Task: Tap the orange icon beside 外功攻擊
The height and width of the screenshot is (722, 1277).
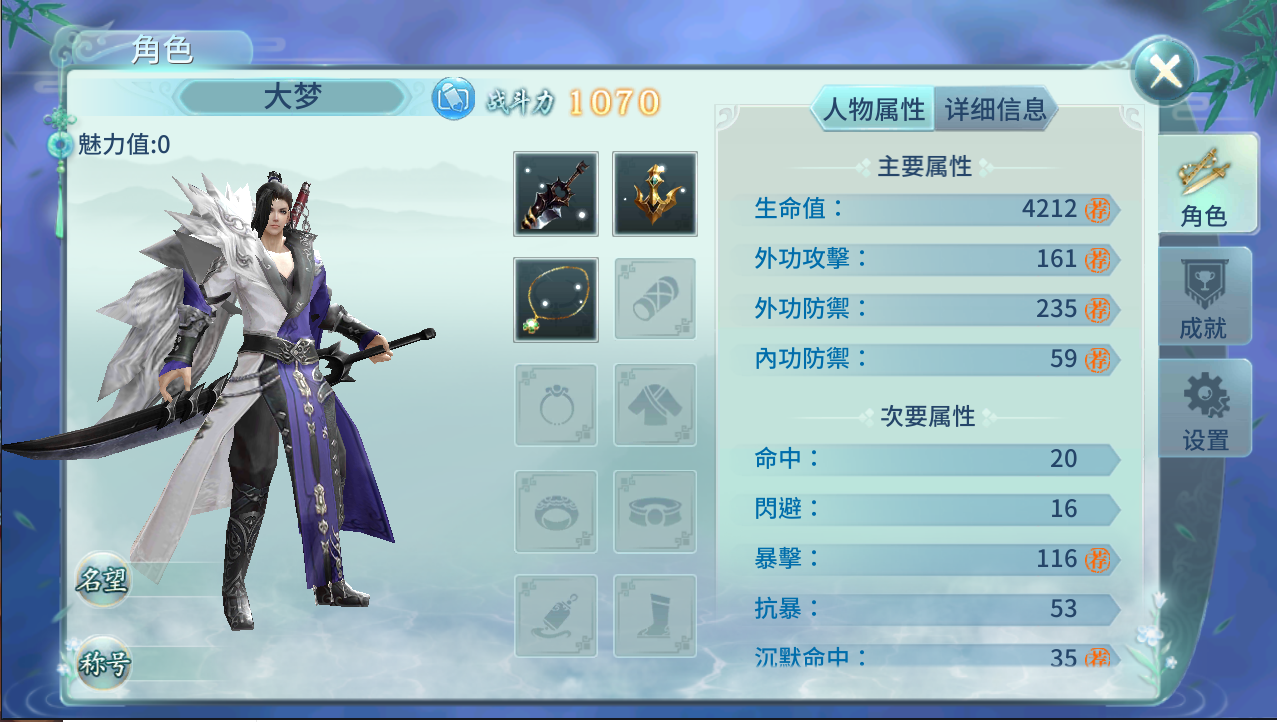Action: pos(1098,259)
